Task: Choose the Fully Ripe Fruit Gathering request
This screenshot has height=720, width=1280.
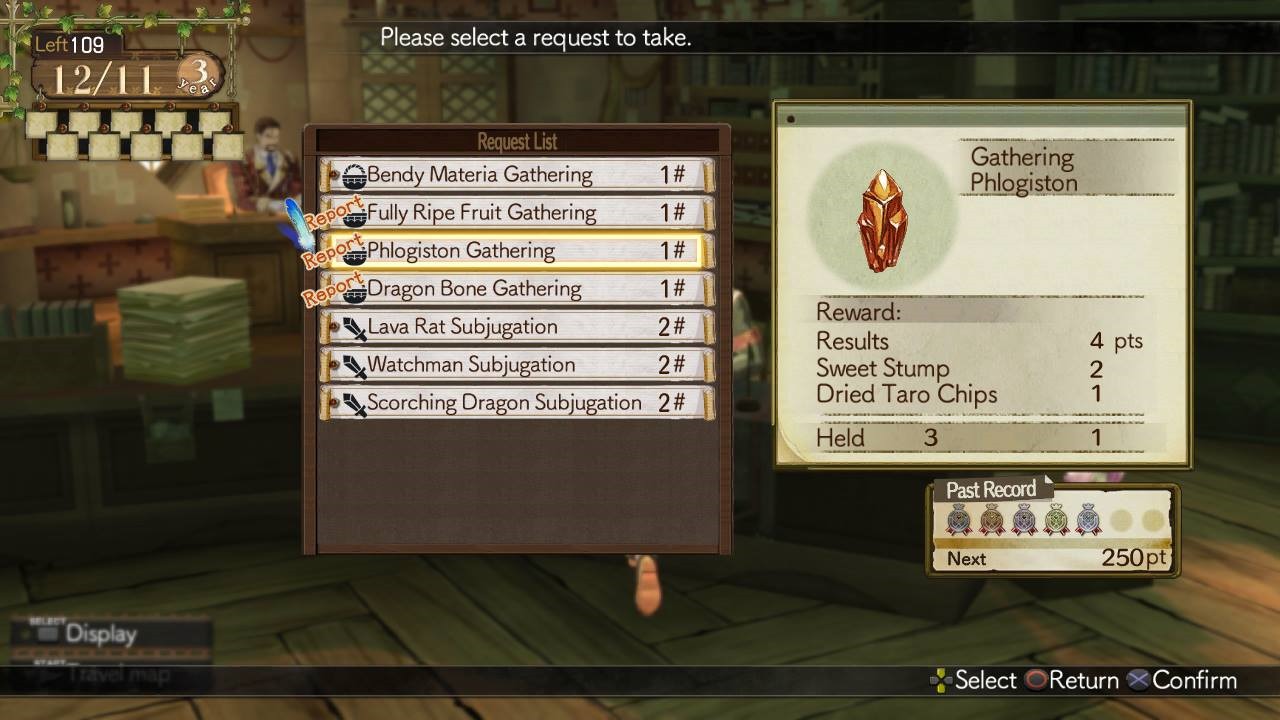Action: click(516, 213)
